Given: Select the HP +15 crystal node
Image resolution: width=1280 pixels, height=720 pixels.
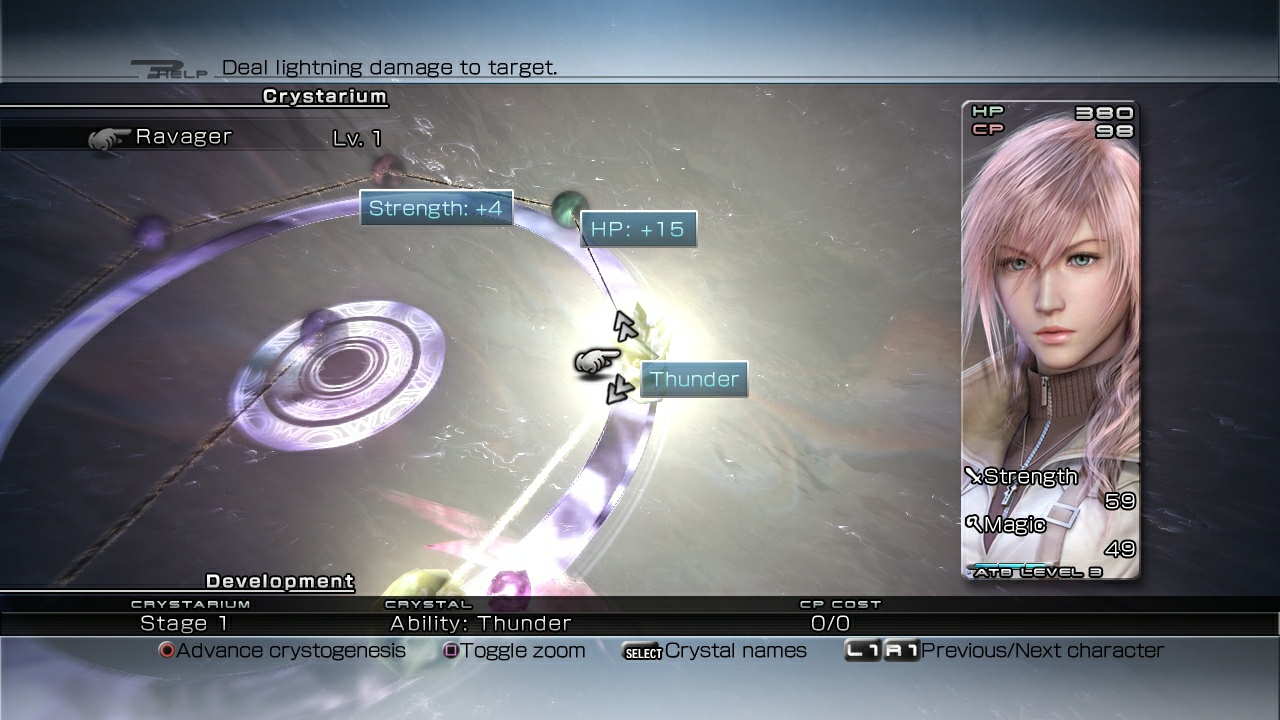Looking at the screenshot, I should click(x=639, y=229).
